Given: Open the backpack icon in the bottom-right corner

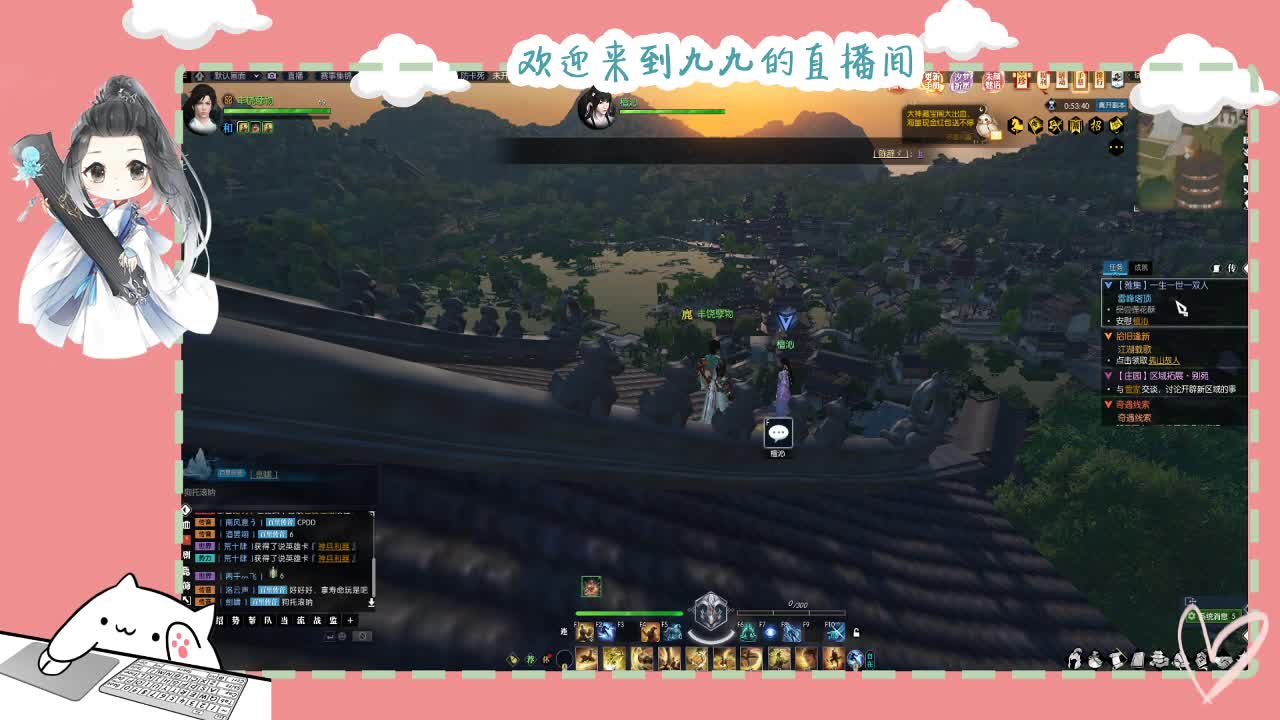Looking at the screenshot, I should [1094, 660].
